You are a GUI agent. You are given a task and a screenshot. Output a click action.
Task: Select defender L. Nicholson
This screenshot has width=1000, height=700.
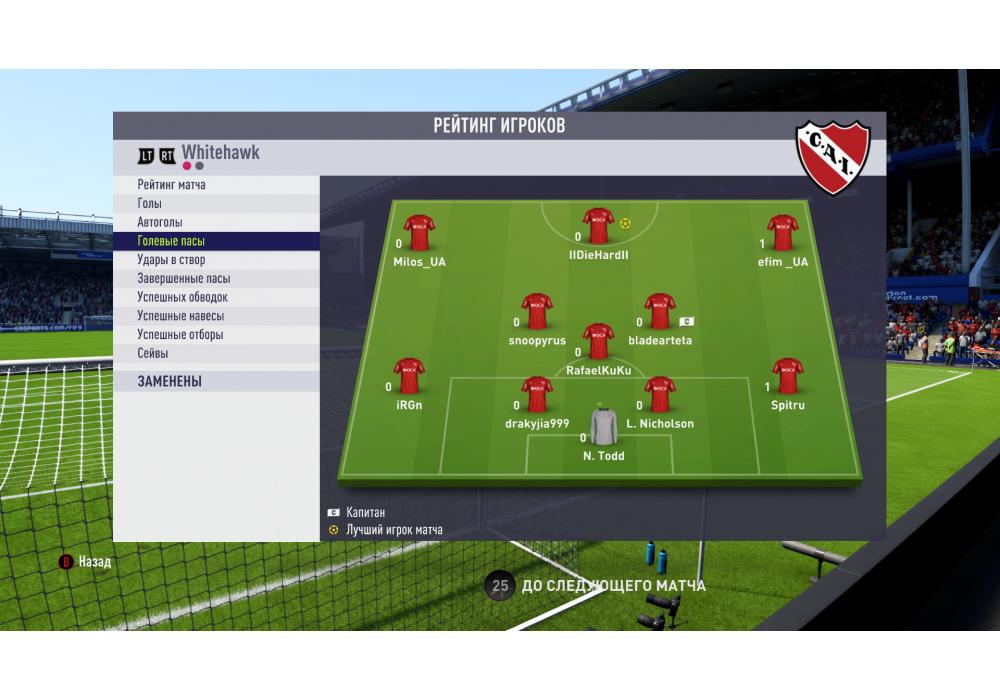660,395
